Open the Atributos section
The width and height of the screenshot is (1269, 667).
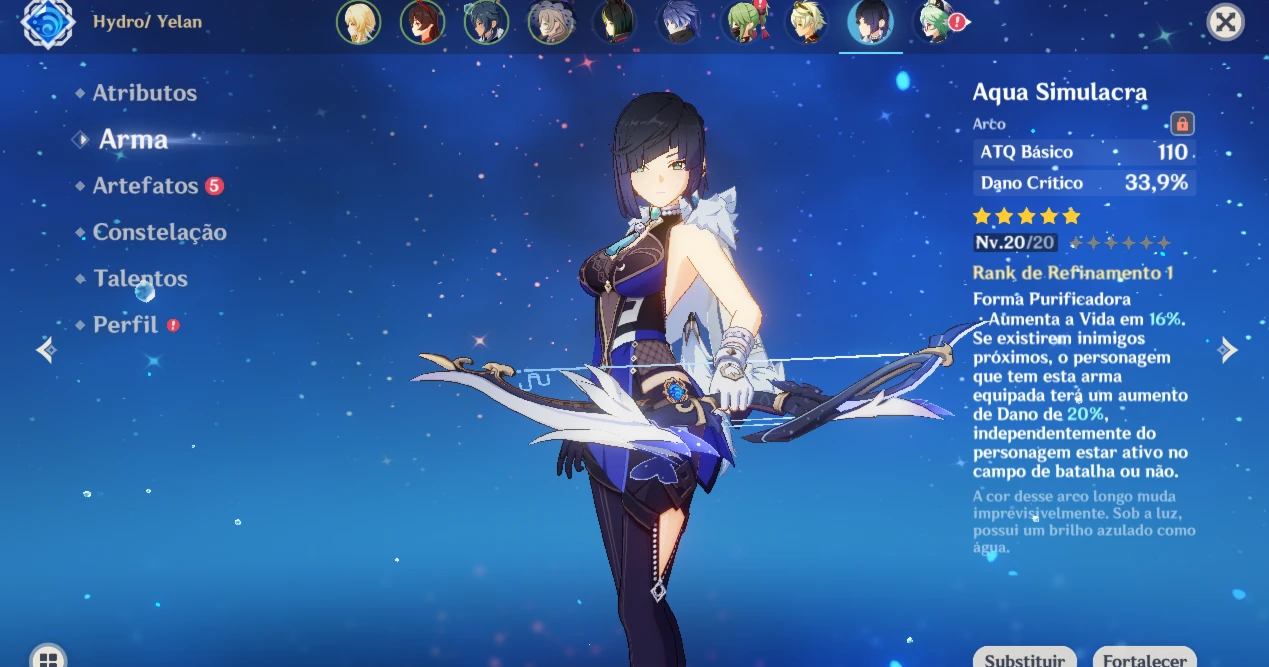[x=144, y=93]
